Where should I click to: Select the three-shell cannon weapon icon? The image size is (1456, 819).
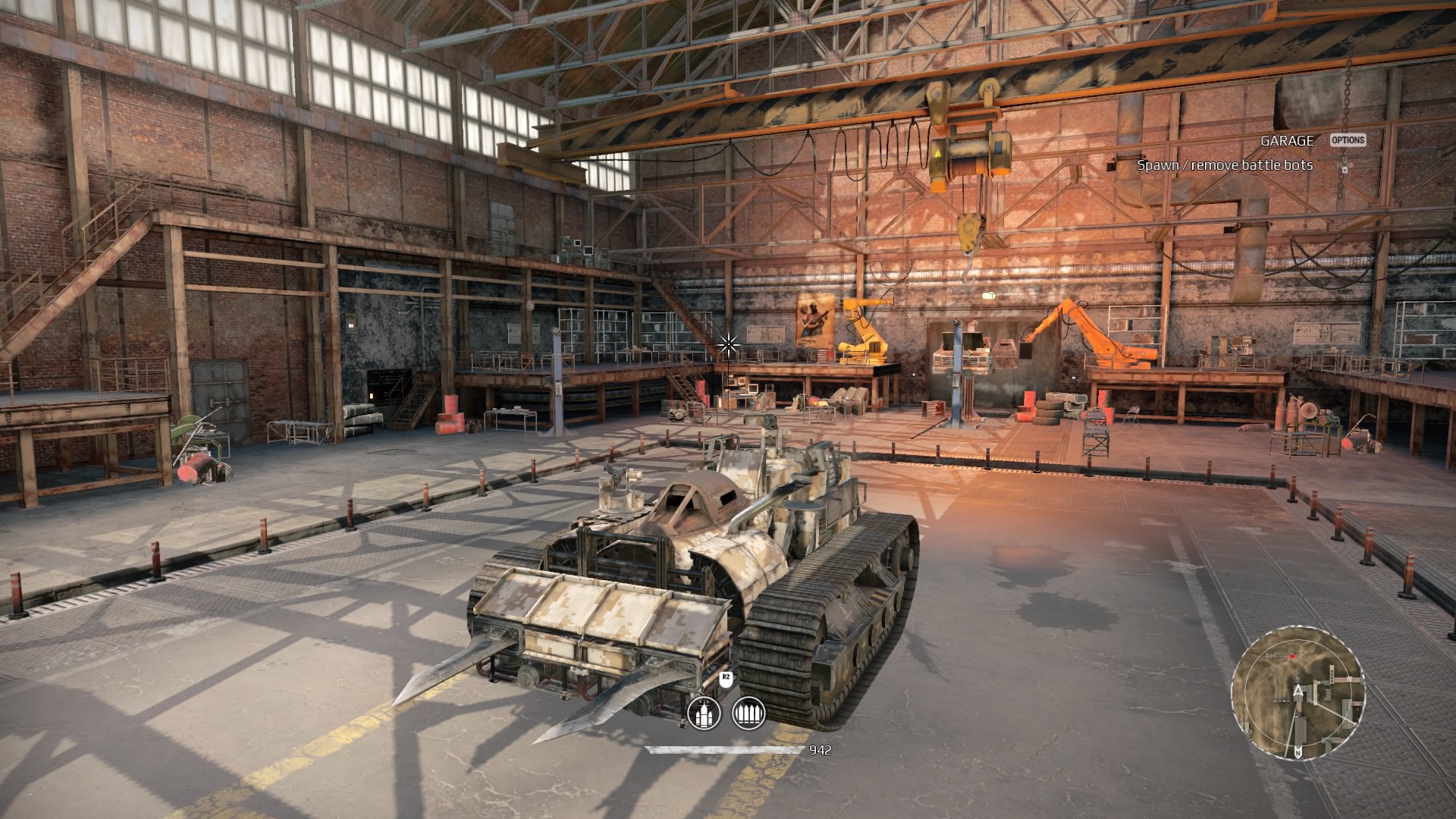(x=703, y=714)
